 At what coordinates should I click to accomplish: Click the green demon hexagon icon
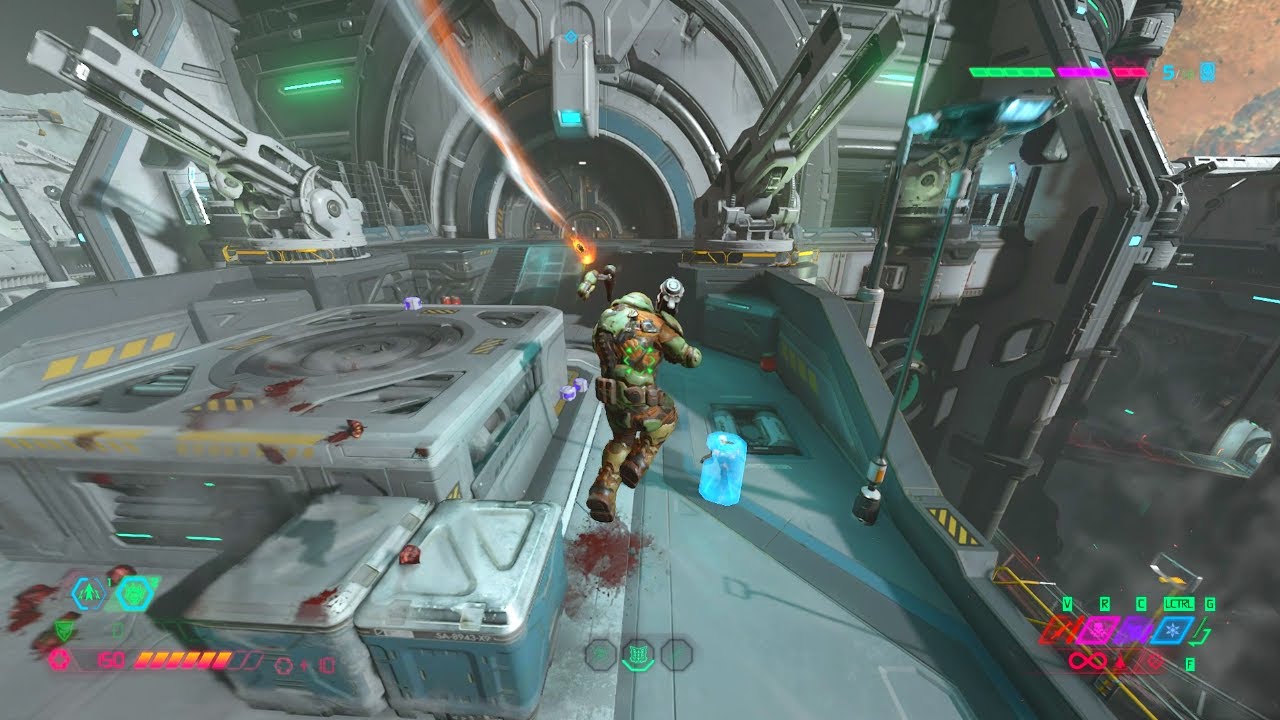[x=133, y=594]
